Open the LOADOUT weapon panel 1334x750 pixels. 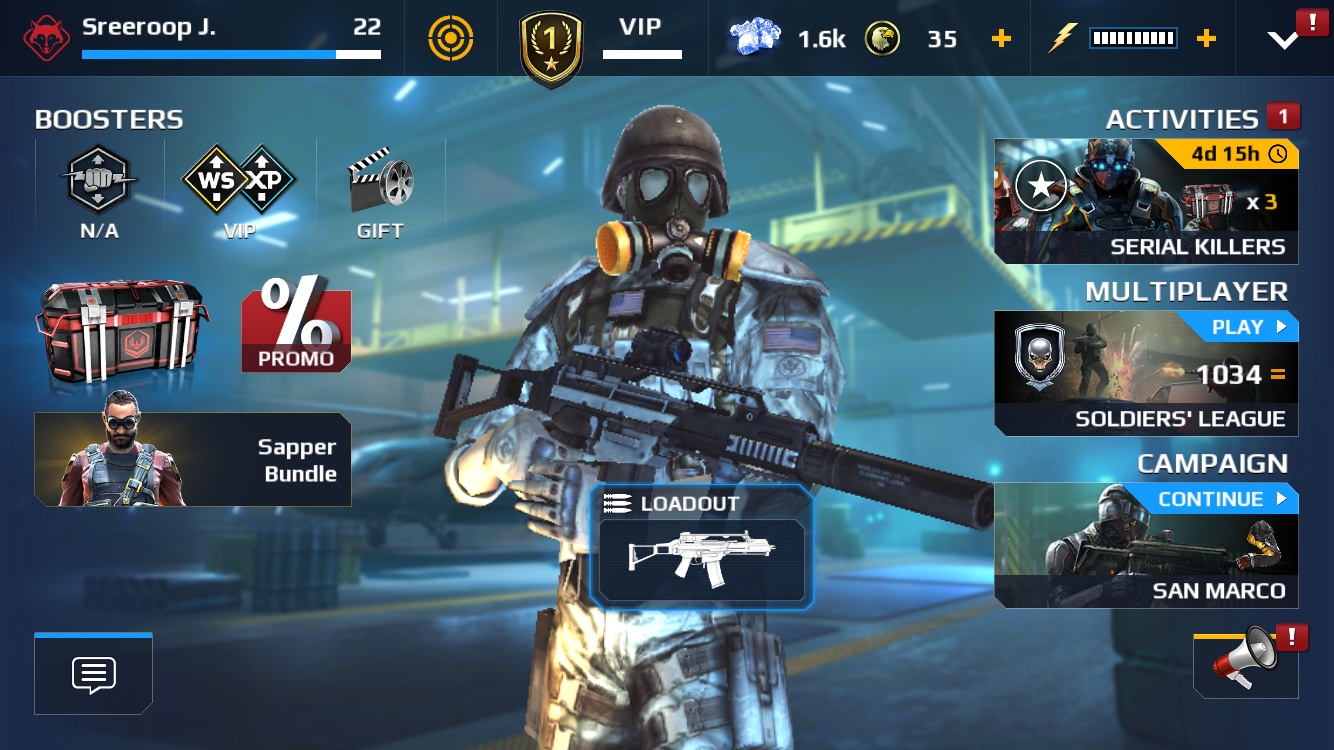(701, 547)
